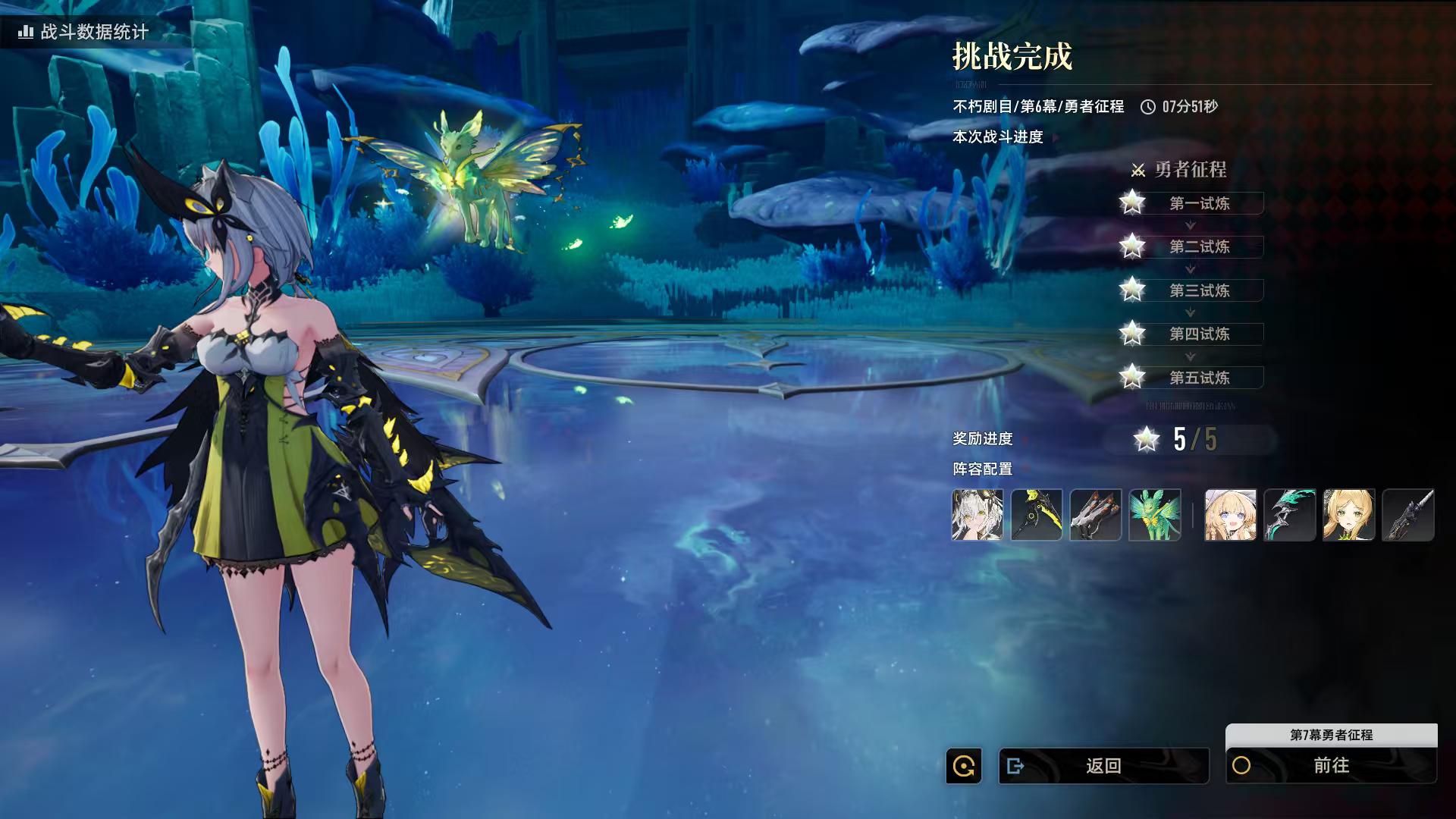The width and height of the screenshot is (1456, 819).
Task: Click the circular-arrow retry challenge icon
Action: [964, 766]
